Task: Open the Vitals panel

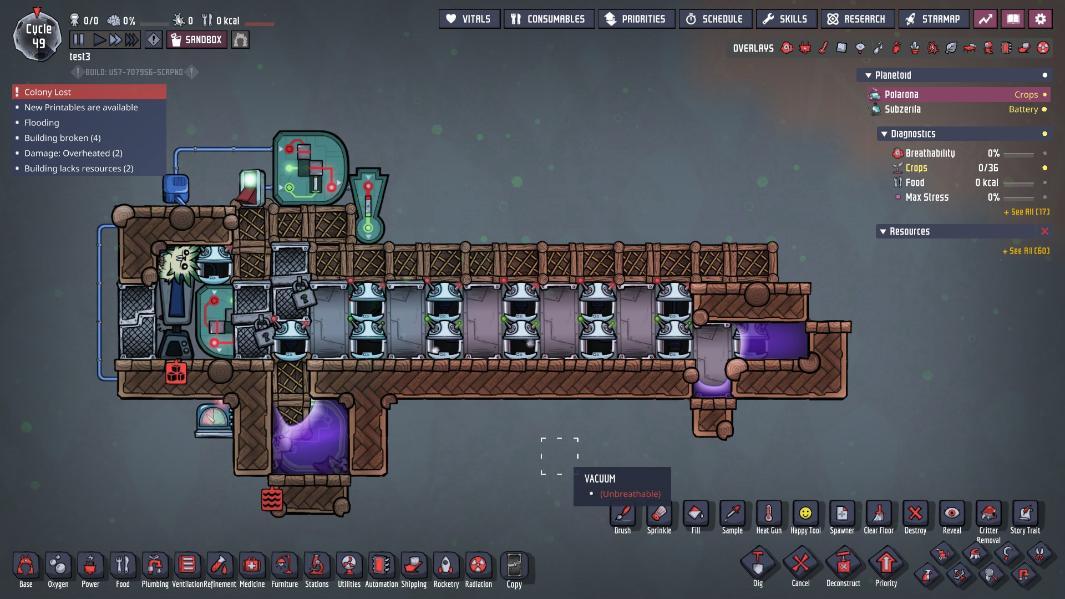Action: point(468,19)
